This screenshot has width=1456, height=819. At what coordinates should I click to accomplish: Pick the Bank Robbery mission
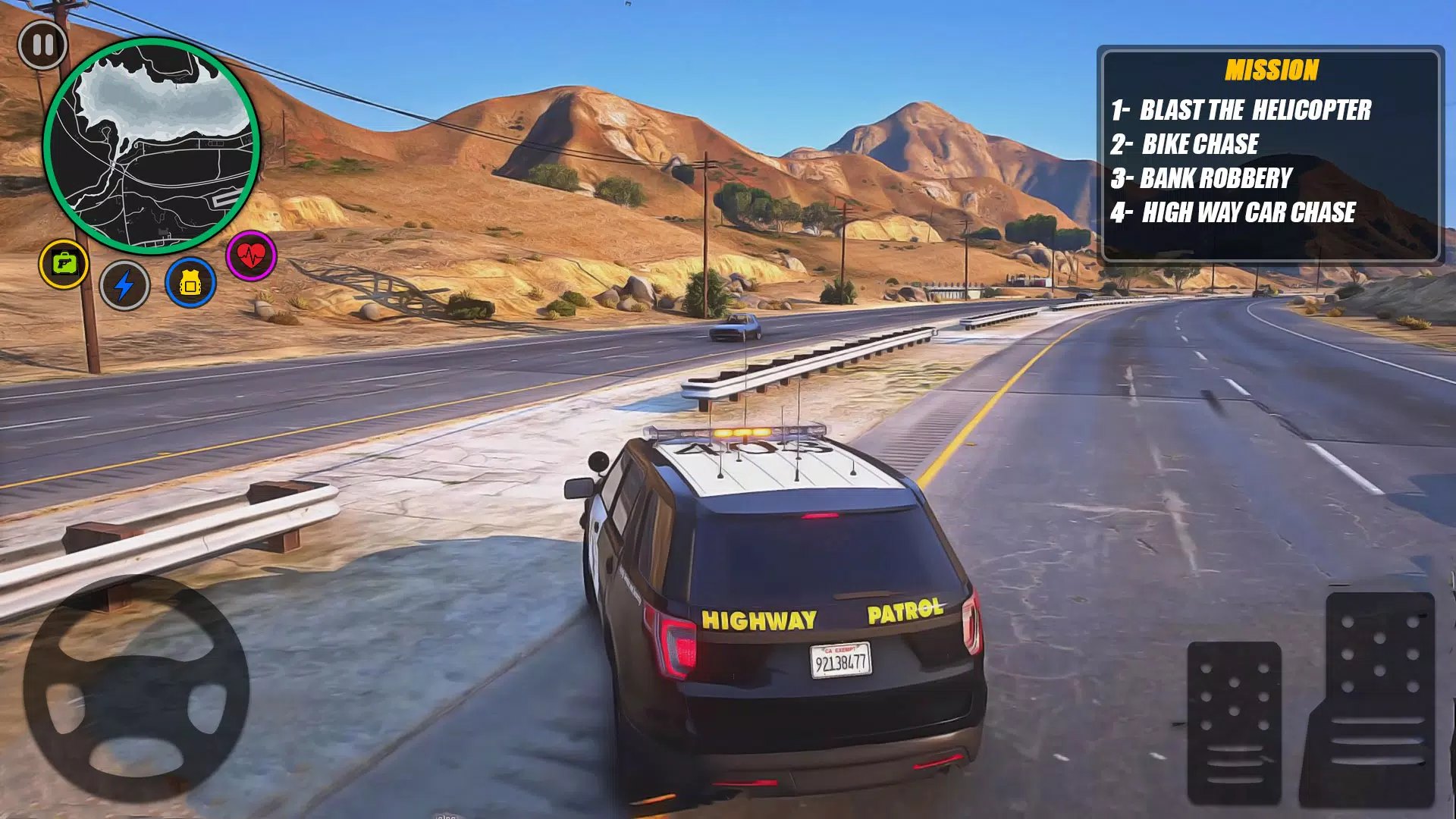pyautogui.click(x=1202, y=178)
